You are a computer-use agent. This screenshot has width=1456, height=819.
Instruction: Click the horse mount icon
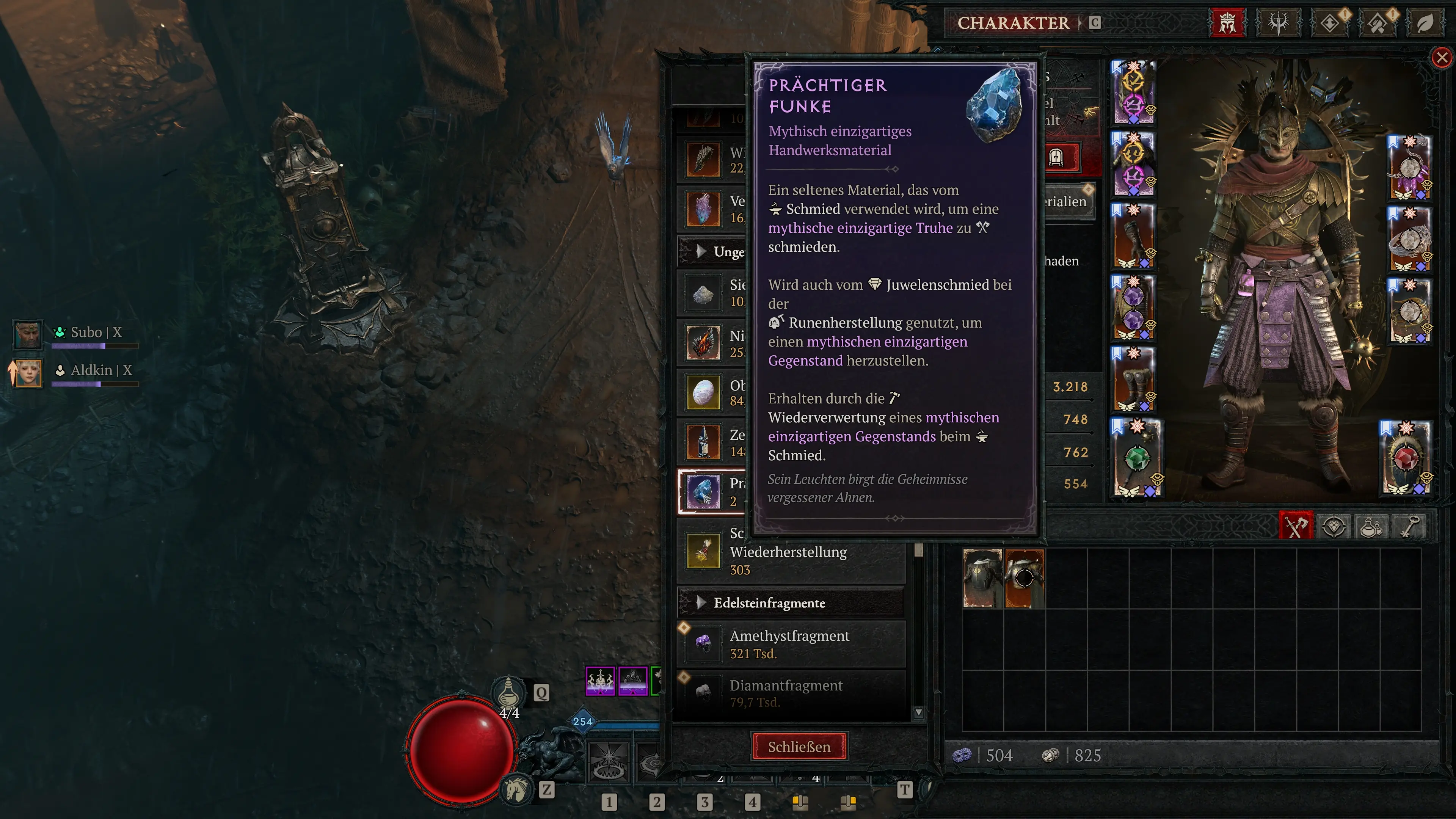[x=516, y=789]
